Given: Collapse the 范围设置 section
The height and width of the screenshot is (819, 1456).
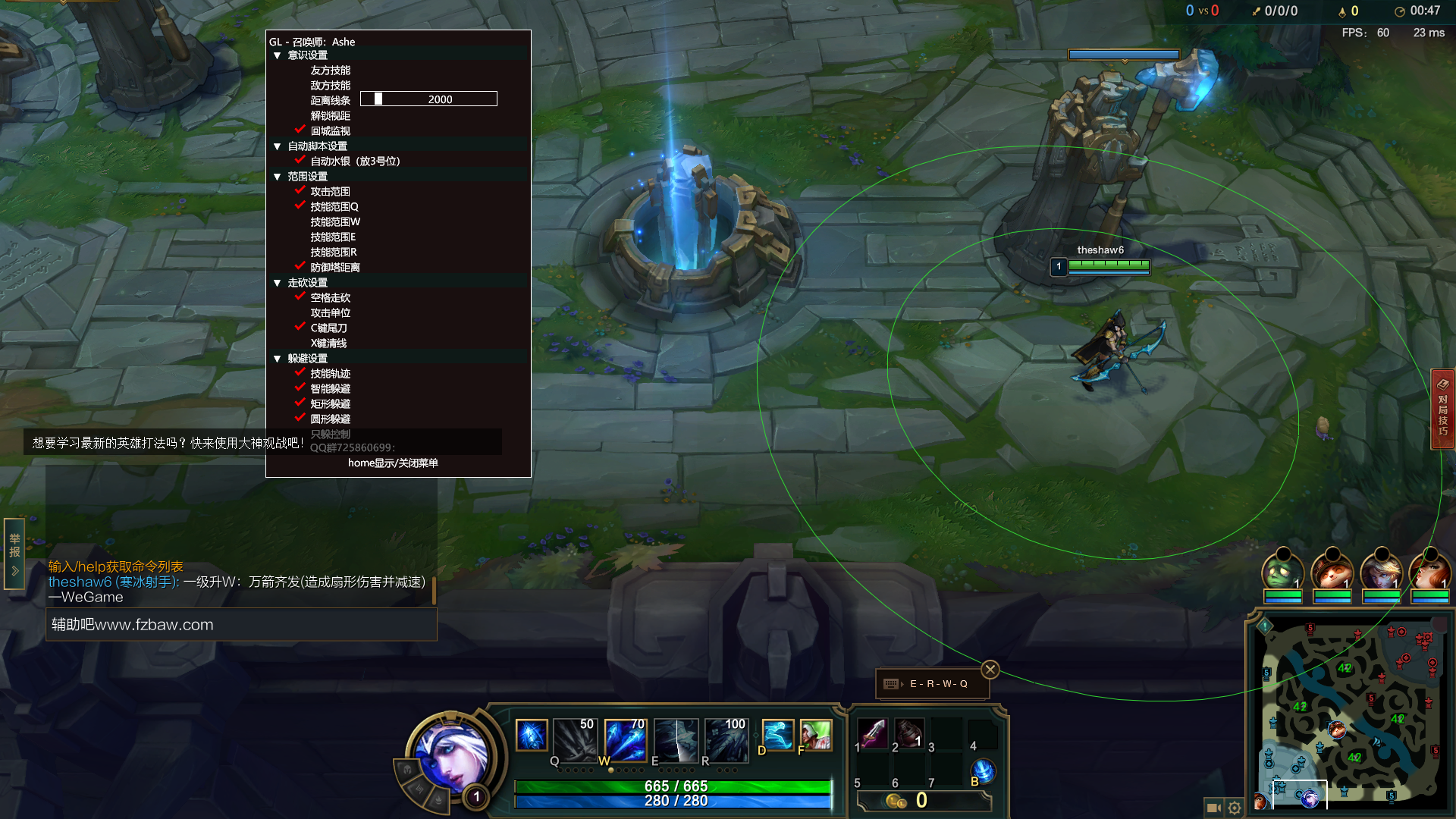Looking at the screenshot, I should click(278, 177).
